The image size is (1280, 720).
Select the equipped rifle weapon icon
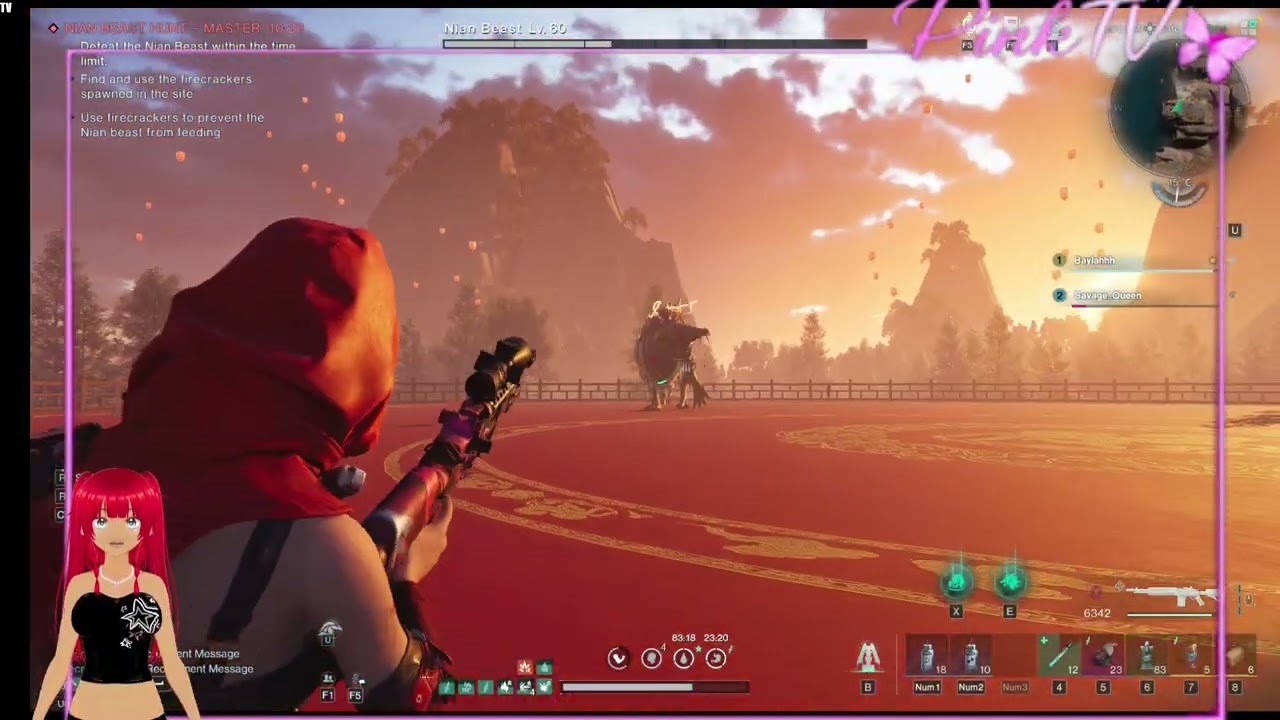coord(1171,596)
